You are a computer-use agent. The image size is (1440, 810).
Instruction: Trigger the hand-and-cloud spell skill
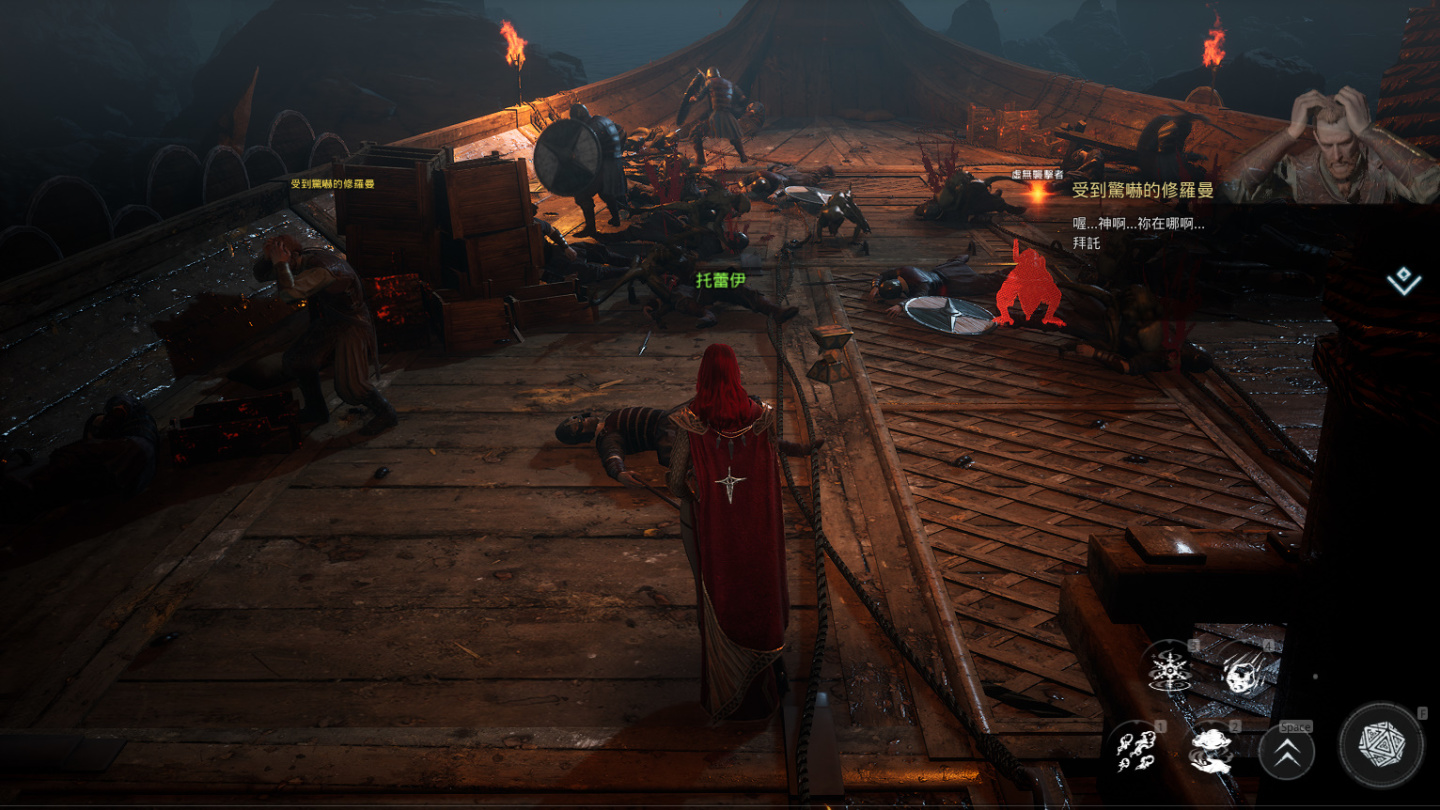click(x=1212, y=749)
